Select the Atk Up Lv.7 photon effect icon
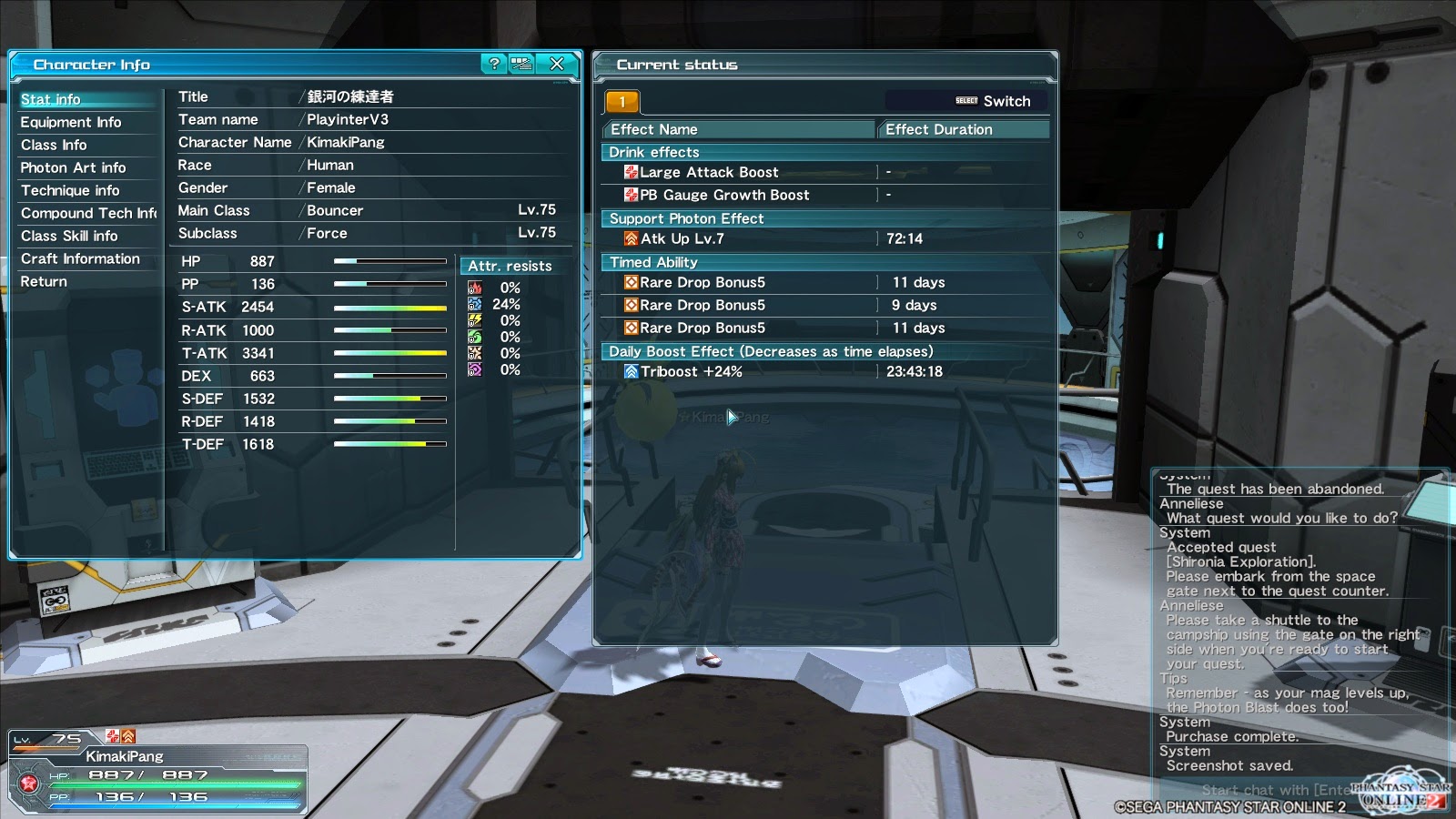Viewport: 1456px width, 819px height. pos(630,239)
